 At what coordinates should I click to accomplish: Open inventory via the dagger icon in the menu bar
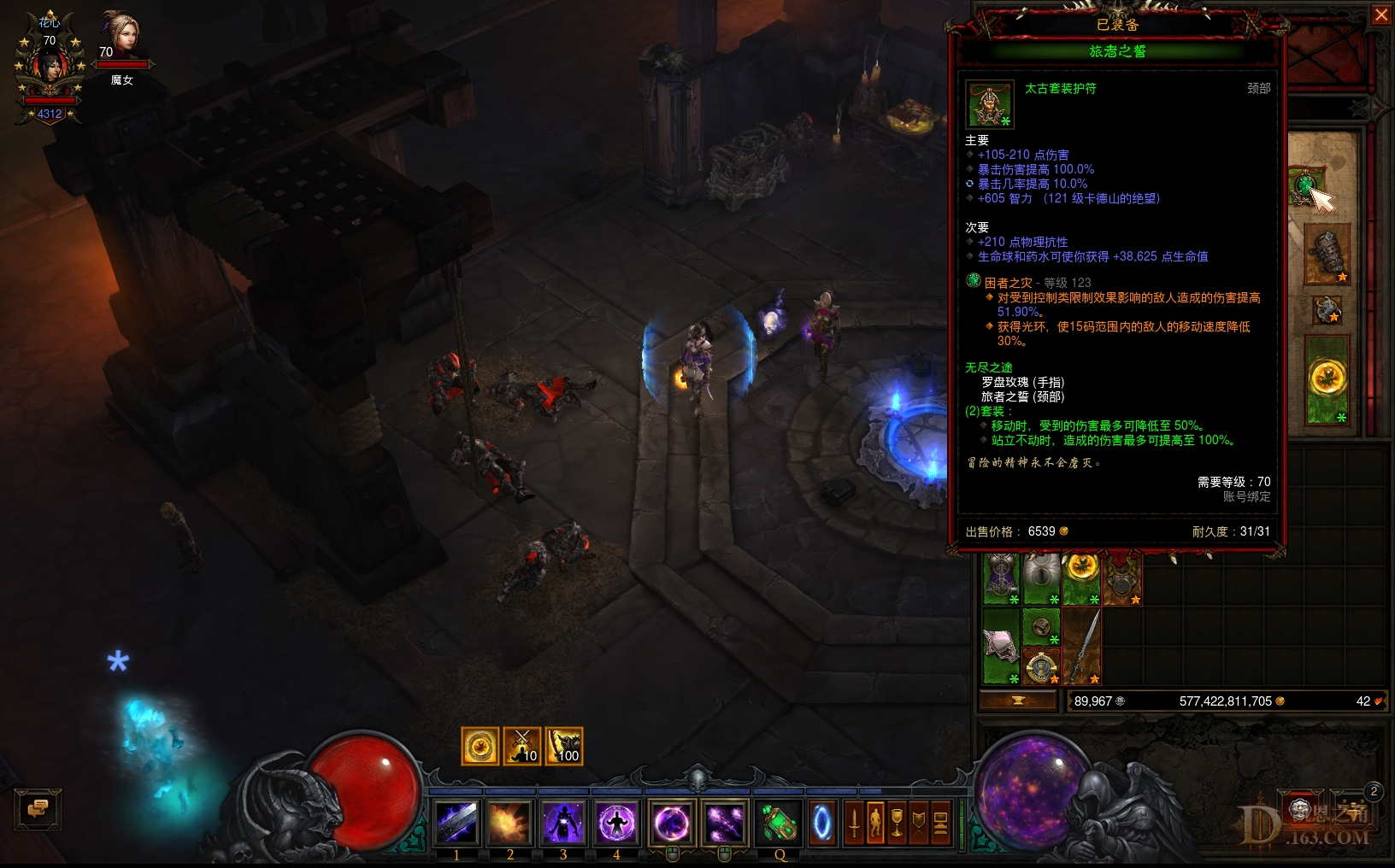click(x=854, y=822)
